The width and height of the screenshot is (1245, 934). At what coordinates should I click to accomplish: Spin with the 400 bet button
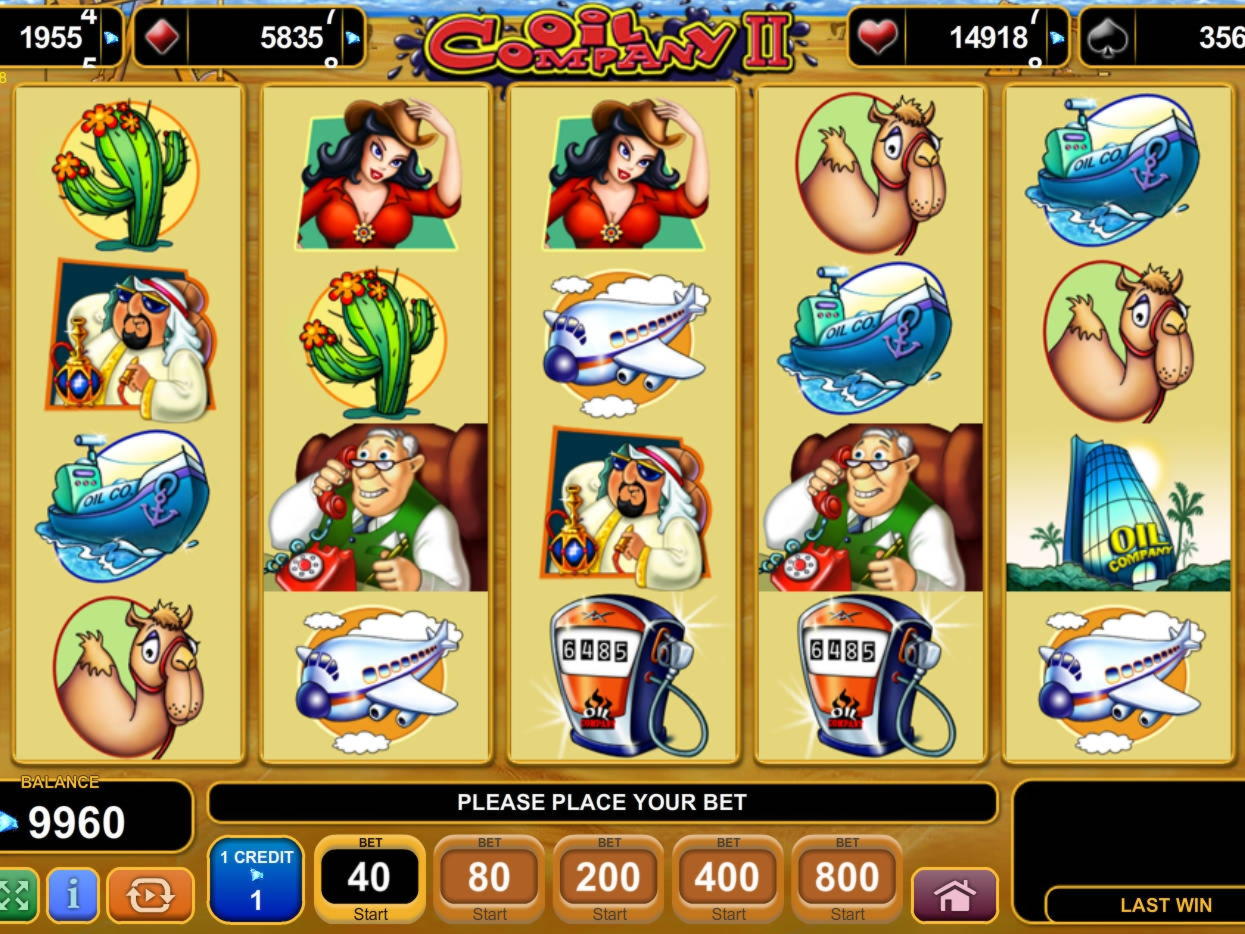(727, 879)
